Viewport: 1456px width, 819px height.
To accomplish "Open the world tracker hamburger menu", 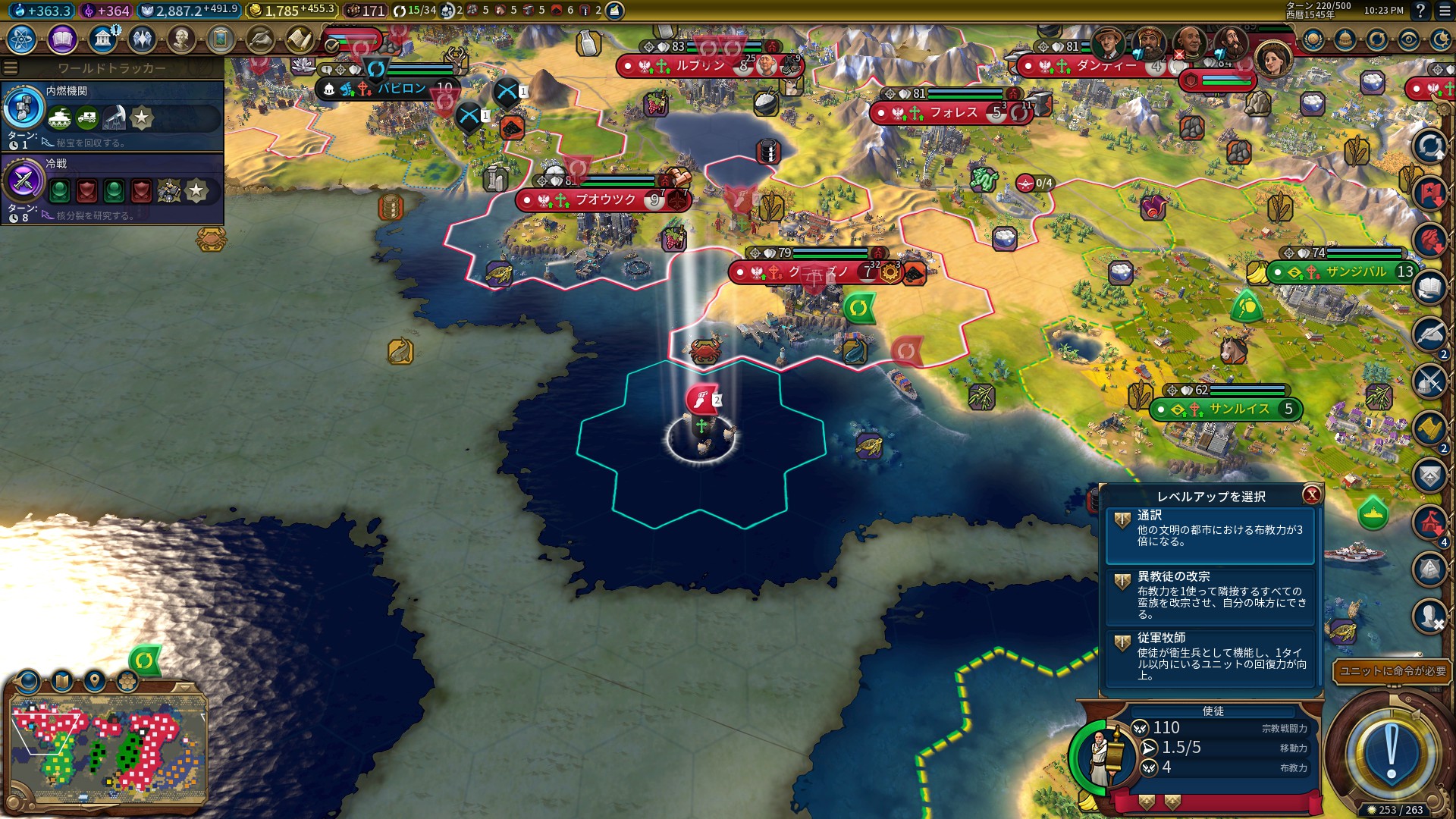I will pyautogui.click(x=11, y=66).
